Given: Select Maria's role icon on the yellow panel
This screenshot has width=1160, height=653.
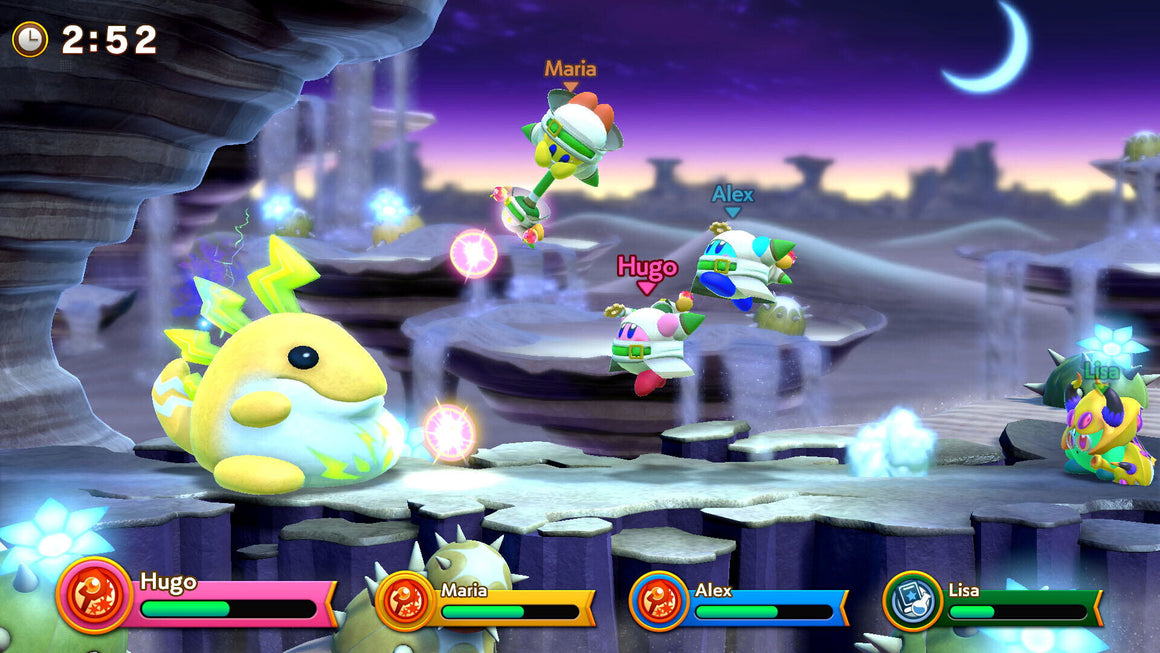Looking at the screenshot, I should click(404, 600).
